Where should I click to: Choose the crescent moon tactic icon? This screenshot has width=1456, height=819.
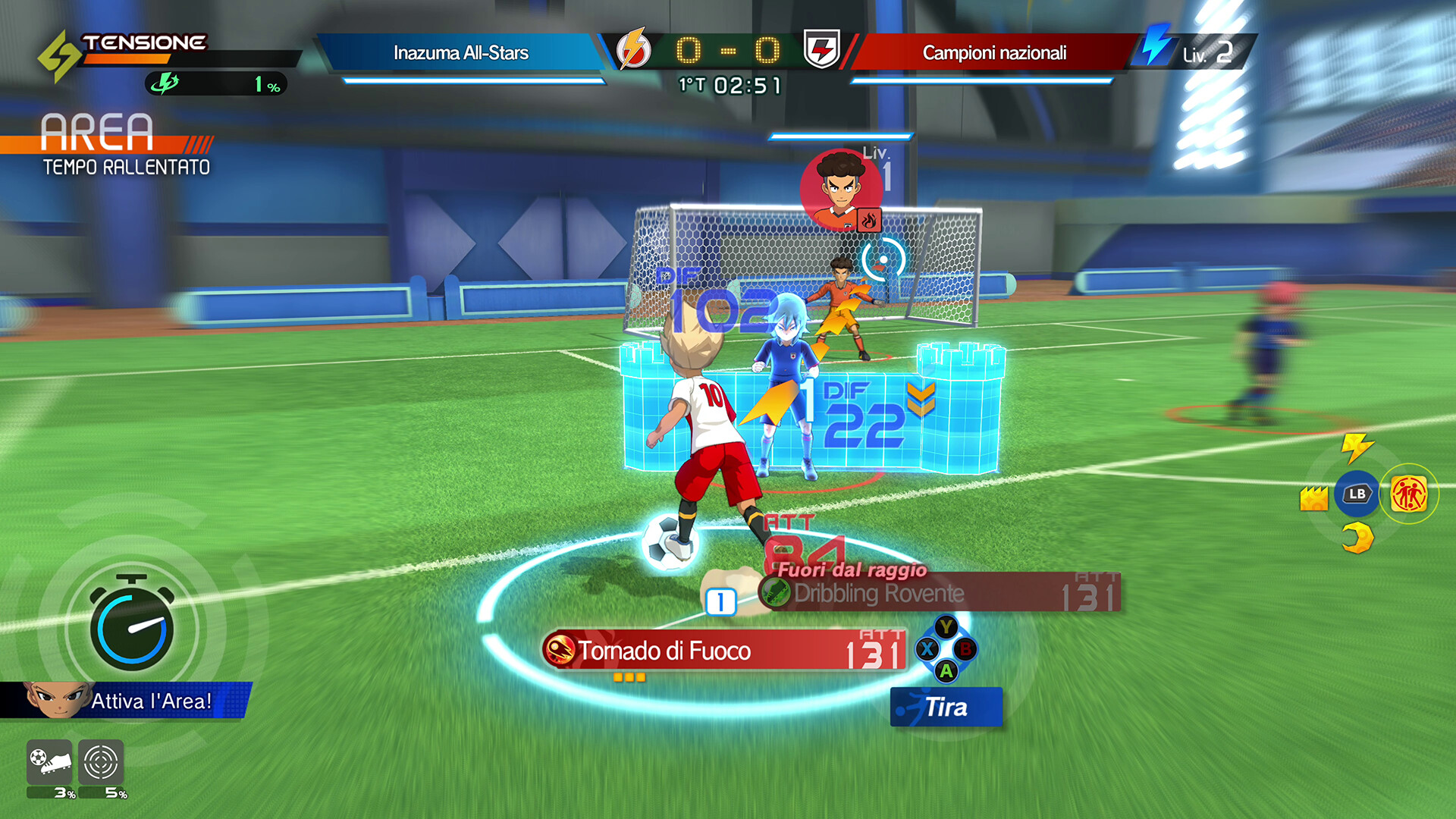(x=1357, y=538)
